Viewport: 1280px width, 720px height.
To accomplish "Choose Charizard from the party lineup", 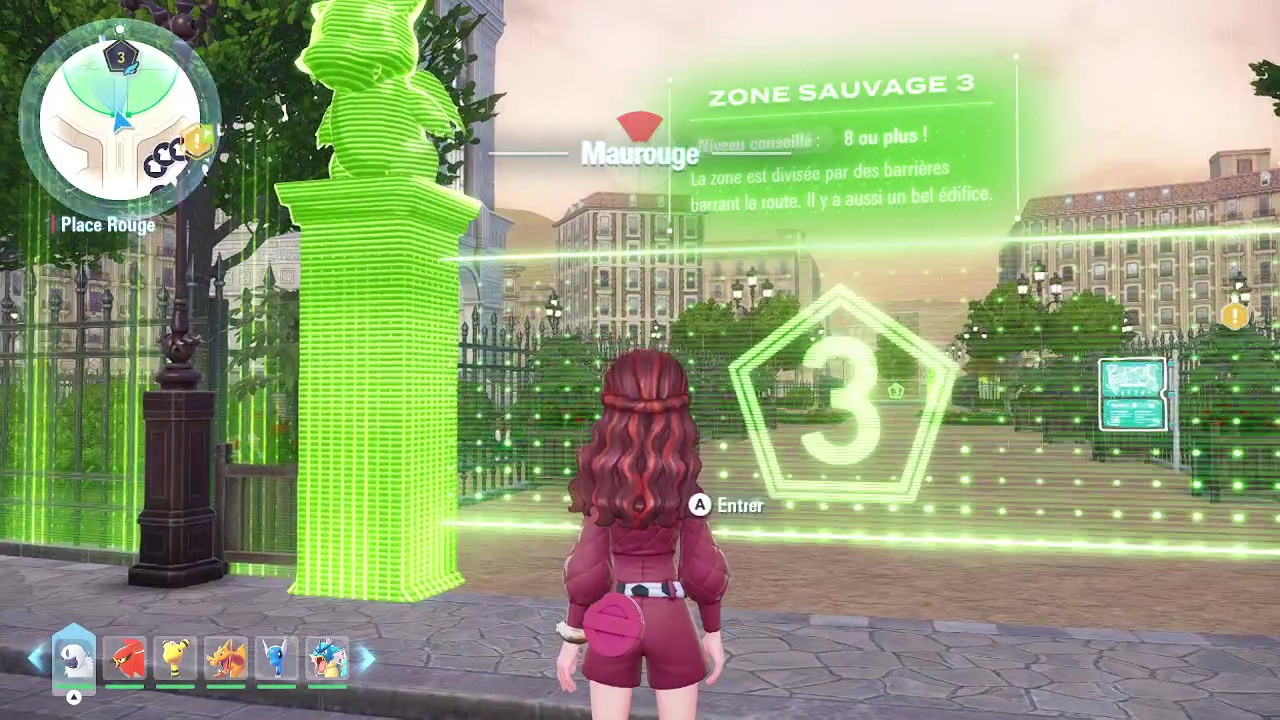I will coord(226,655).
